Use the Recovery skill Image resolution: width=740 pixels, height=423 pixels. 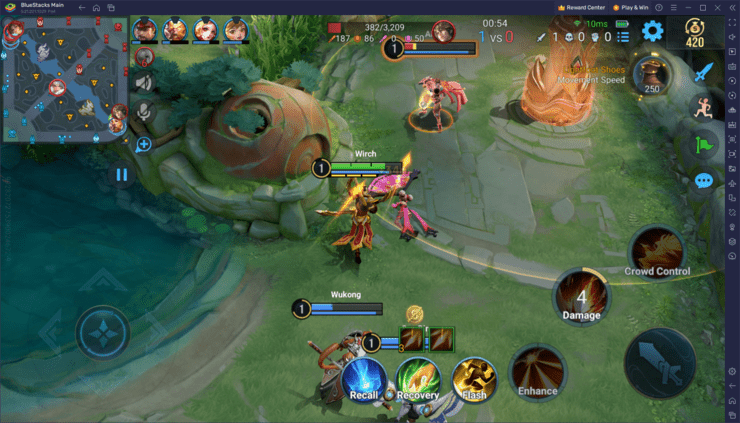tap(417, 380)
